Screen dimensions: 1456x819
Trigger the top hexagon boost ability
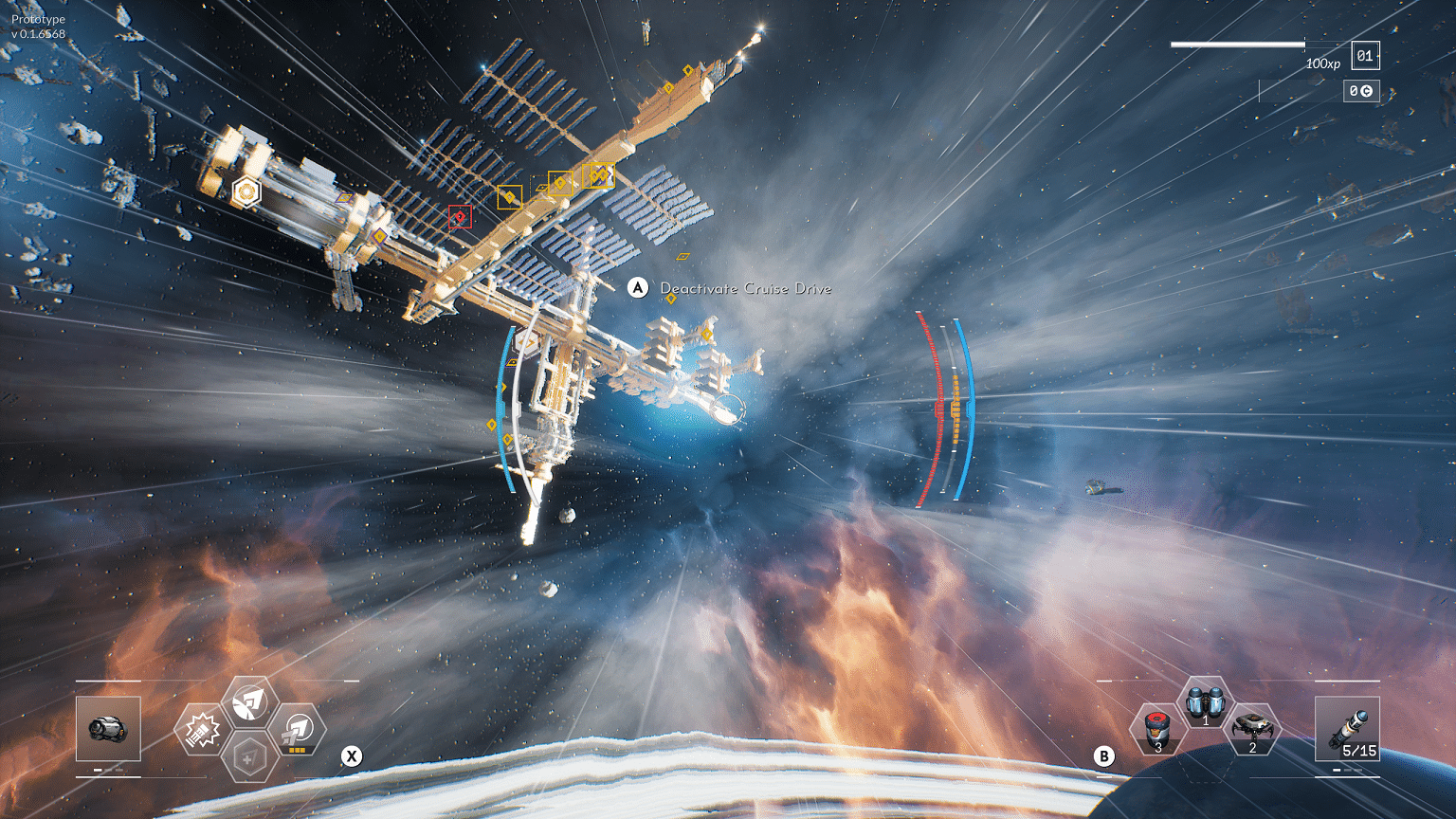point(249,702)
